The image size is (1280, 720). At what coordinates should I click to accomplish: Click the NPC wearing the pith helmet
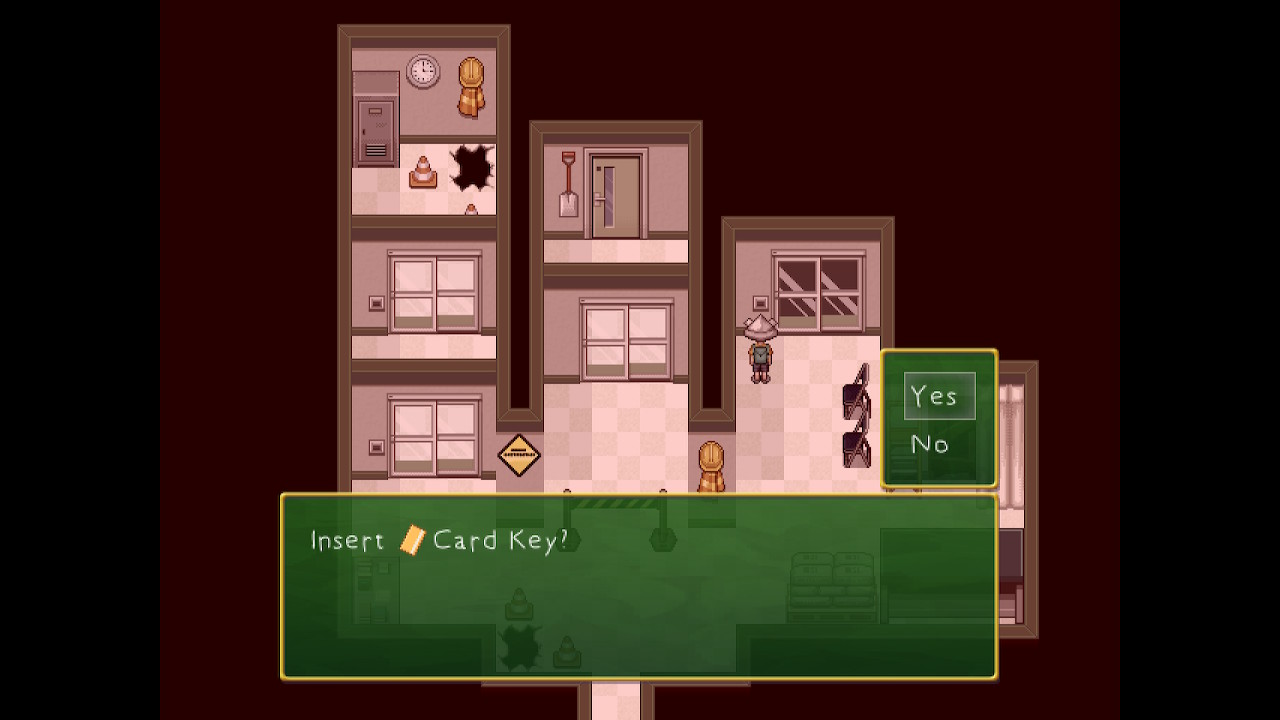(x=758, y=350)
